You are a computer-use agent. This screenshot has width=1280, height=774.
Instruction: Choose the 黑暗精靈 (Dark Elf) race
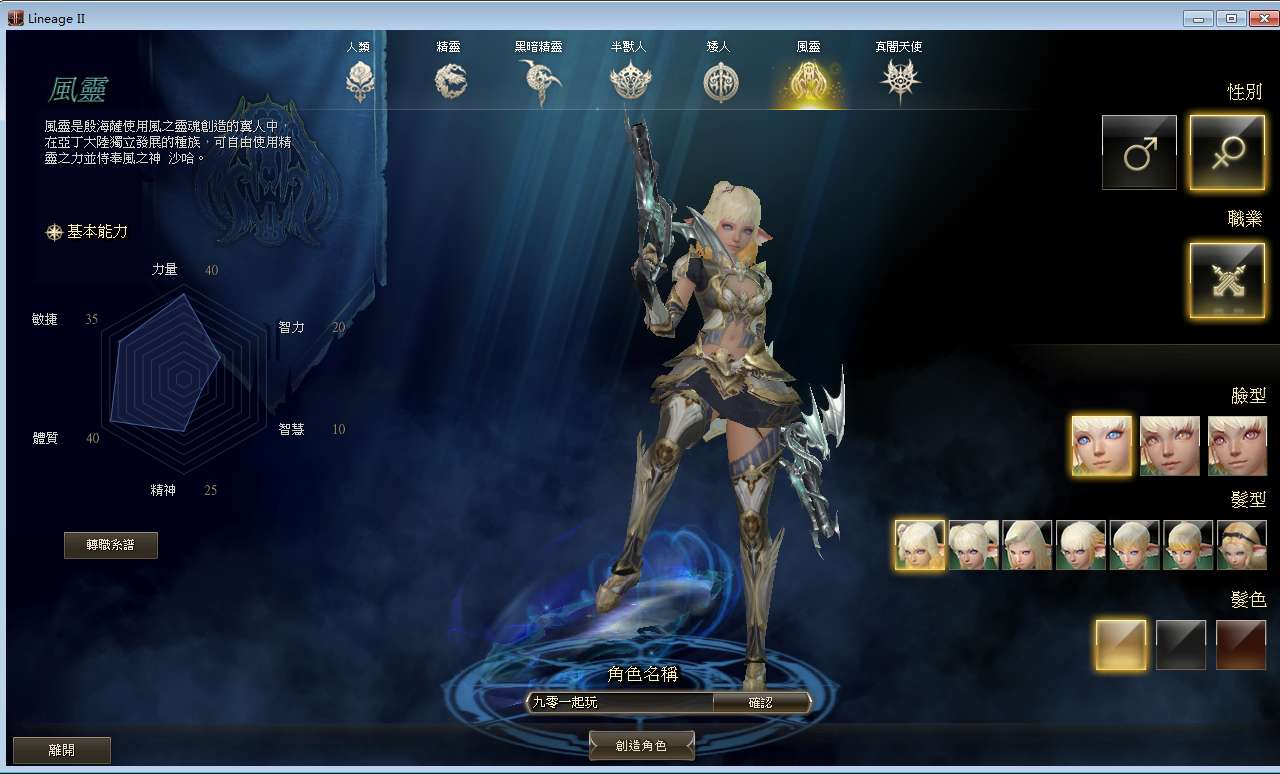tap(539, 80)
